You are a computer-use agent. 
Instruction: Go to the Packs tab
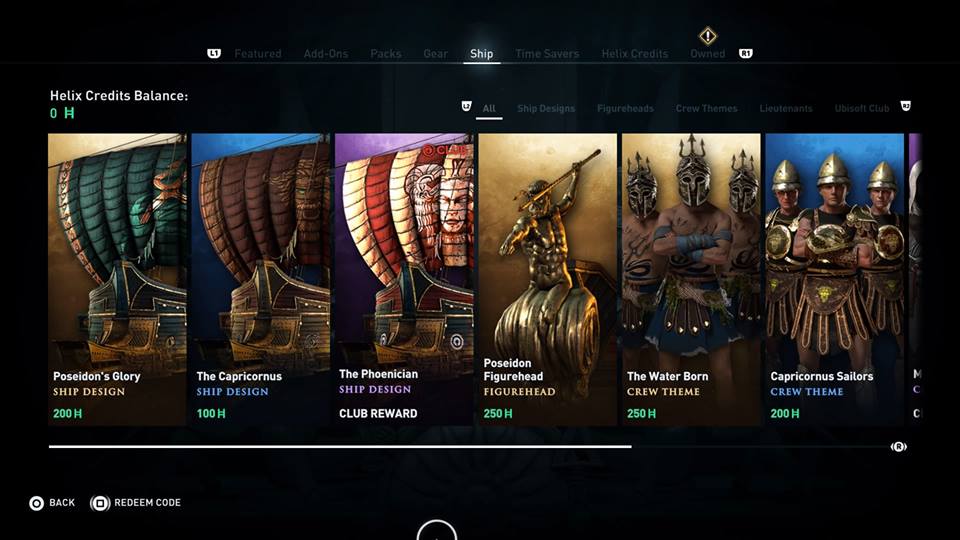pyautogui.click(x=386, y=54)
